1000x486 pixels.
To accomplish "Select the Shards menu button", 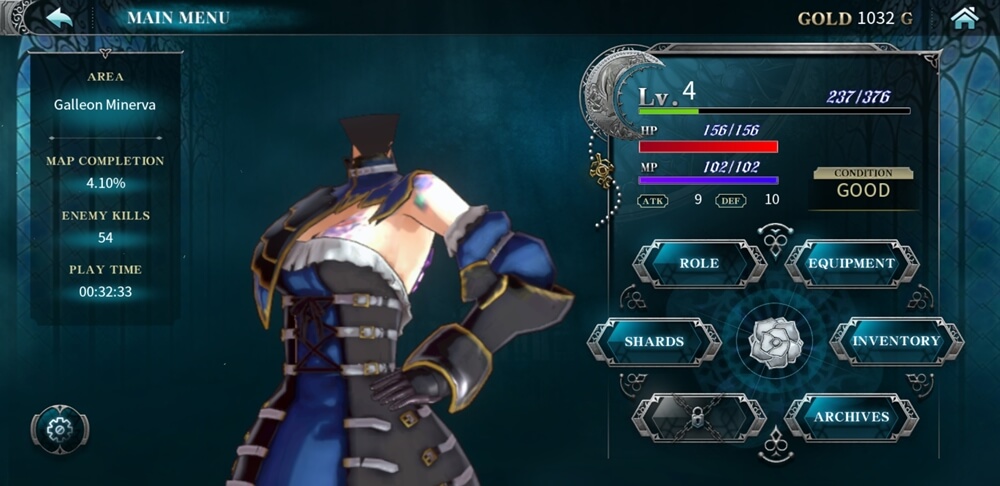I will pyautogui.click(x=654, y=342).
